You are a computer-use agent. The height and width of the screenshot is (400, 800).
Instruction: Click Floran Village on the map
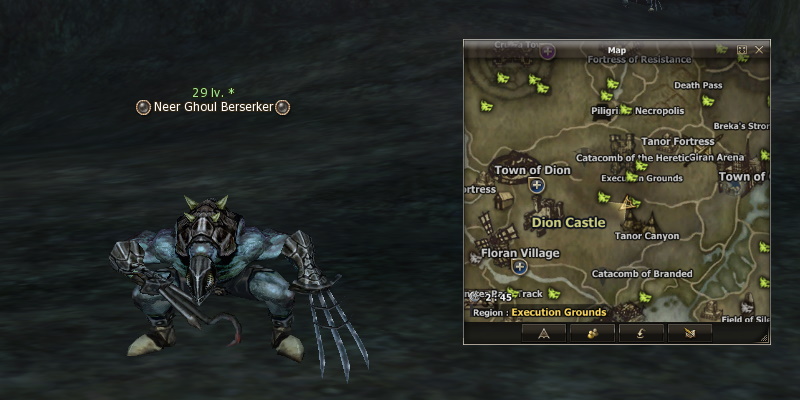click(520, 253)
